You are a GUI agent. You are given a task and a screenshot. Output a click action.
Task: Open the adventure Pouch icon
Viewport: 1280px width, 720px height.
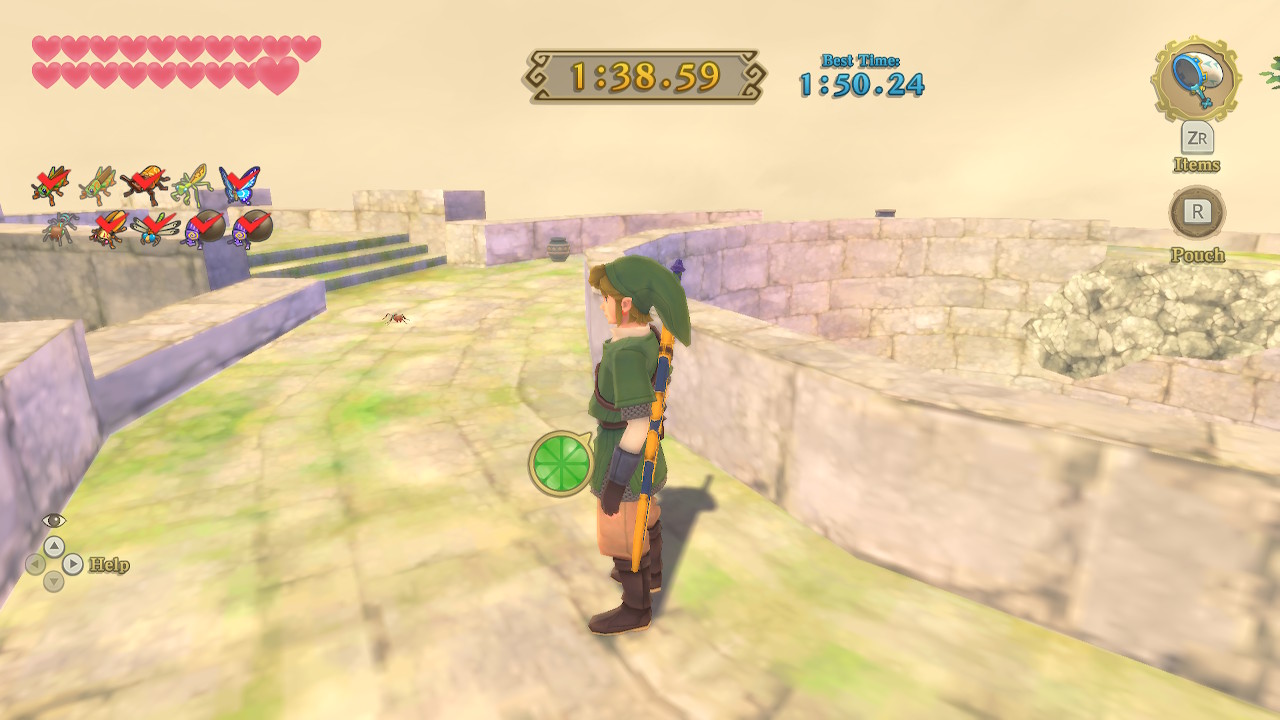[x=1197, y=212]
